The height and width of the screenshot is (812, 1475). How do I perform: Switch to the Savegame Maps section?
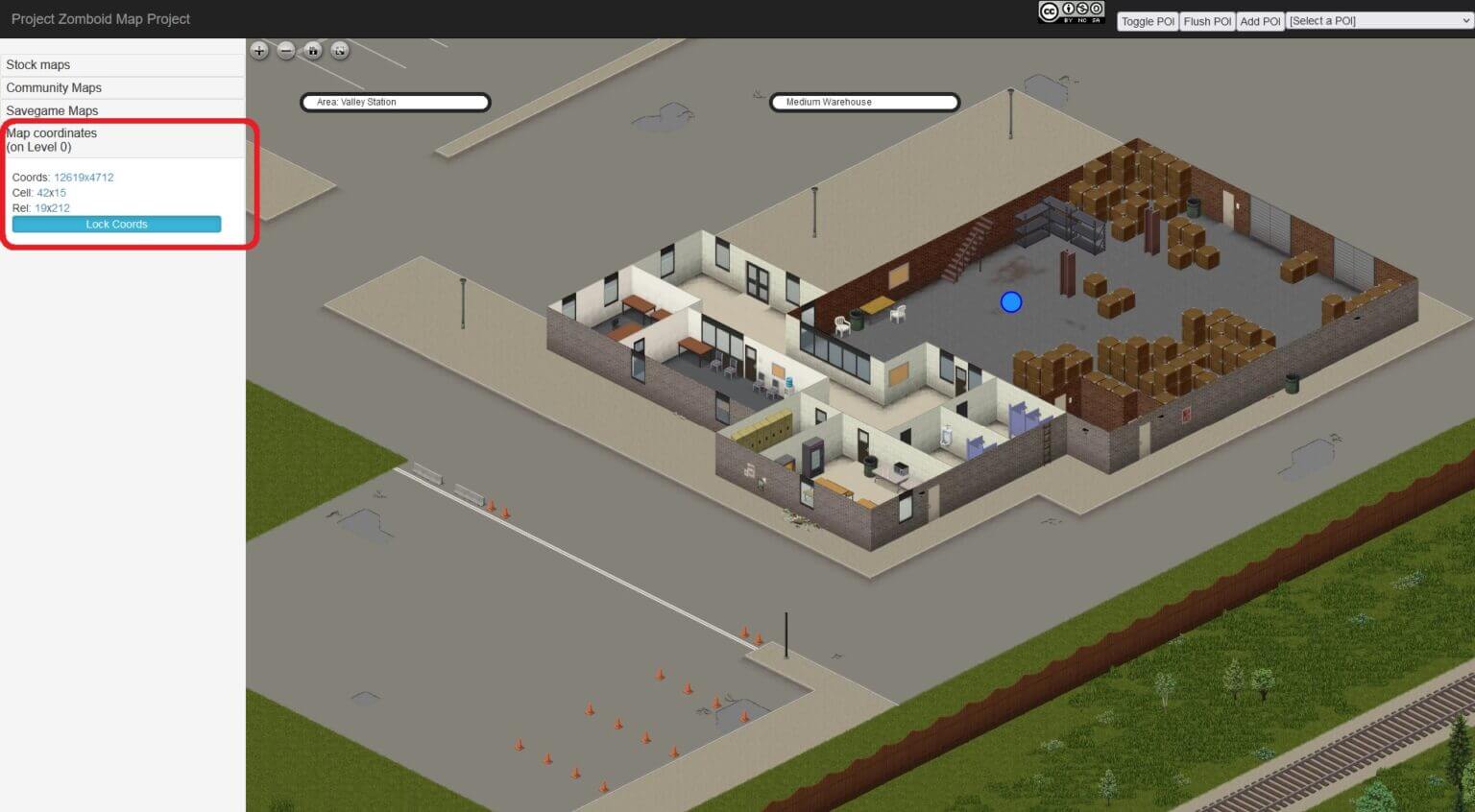(52, 110)
